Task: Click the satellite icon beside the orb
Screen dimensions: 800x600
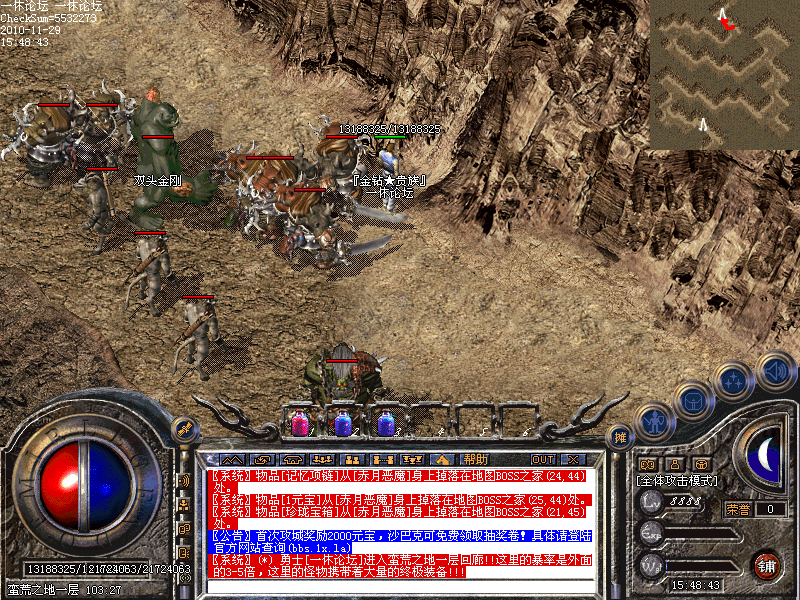Action: pos(184,428)
